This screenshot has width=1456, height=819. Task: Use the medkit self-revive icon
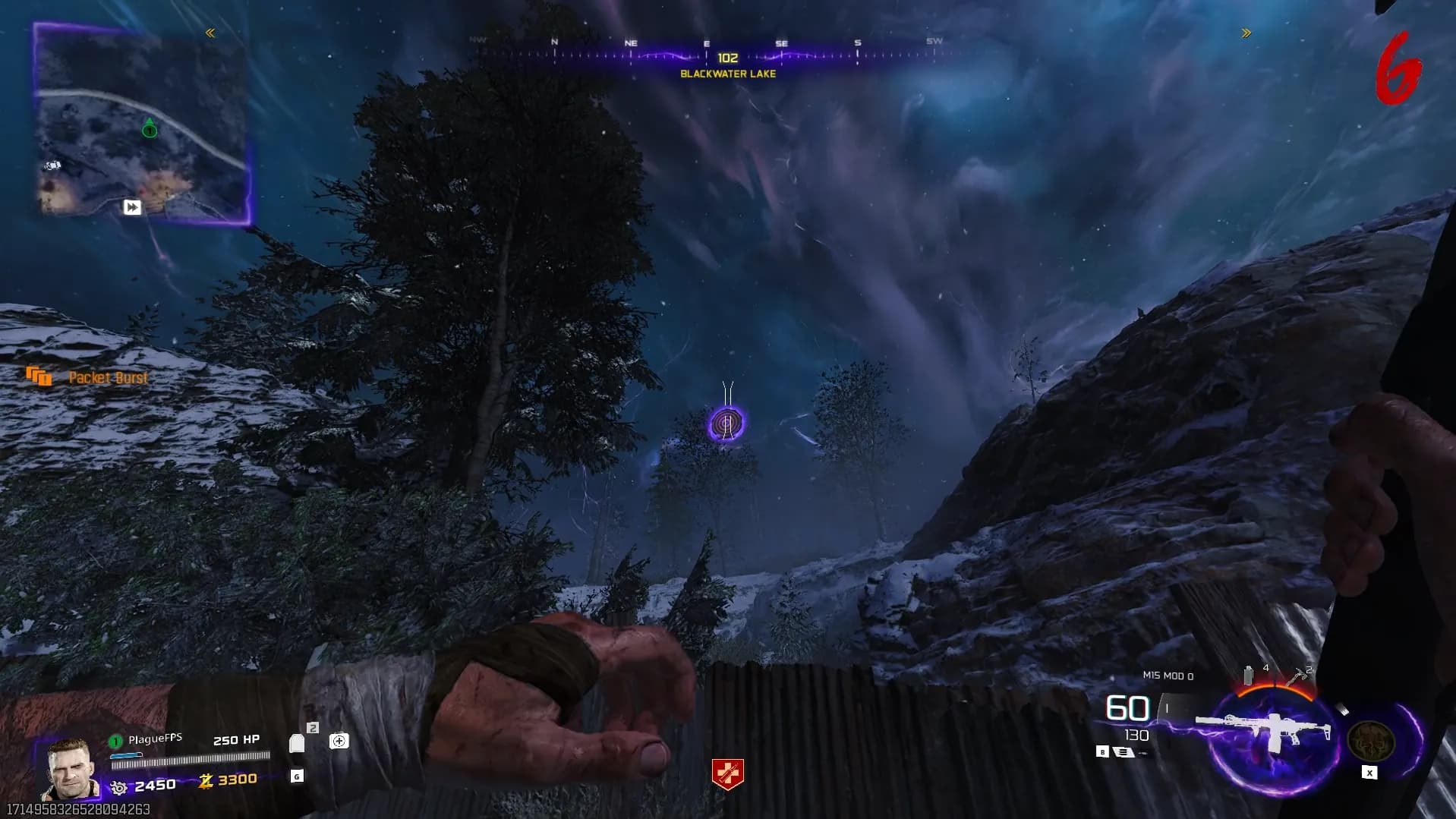[339, 741]
